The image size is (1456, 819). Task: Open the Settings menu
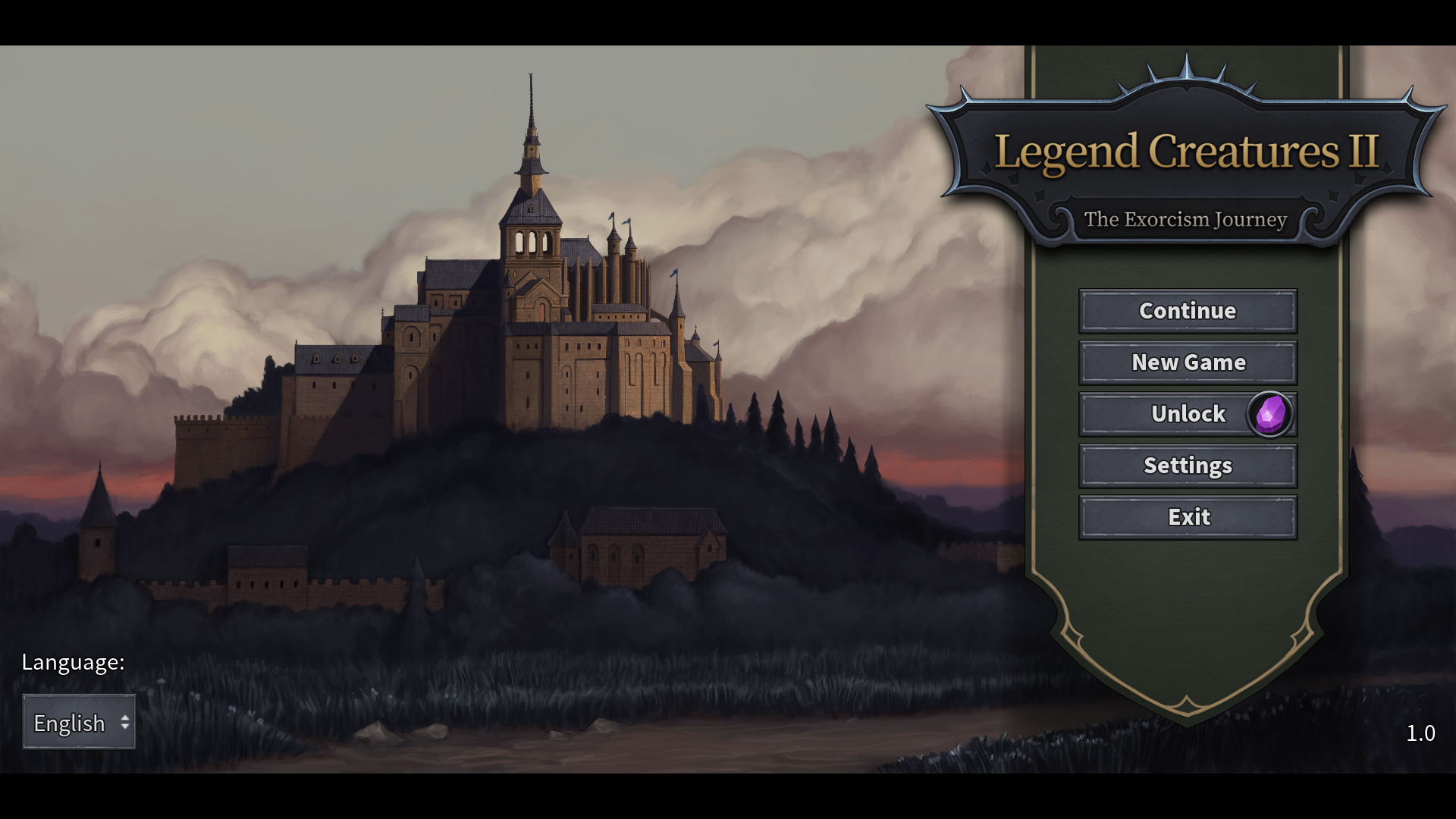coord(1188,466)
